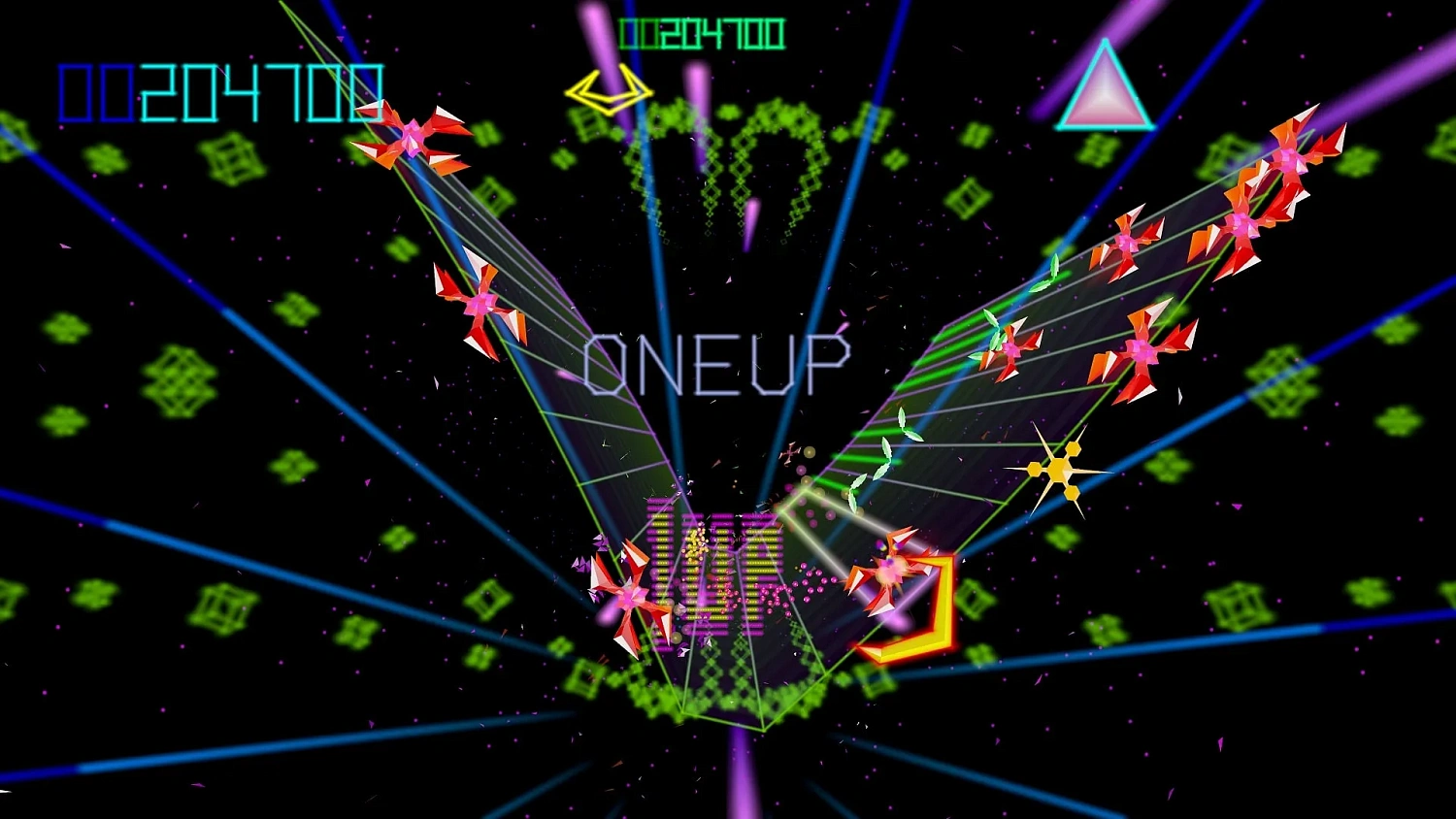The image size is (1456, 819).
Task: Select the pink triangle spike icon top-right
Action: pyautogui.click(x=1105, y=87)
